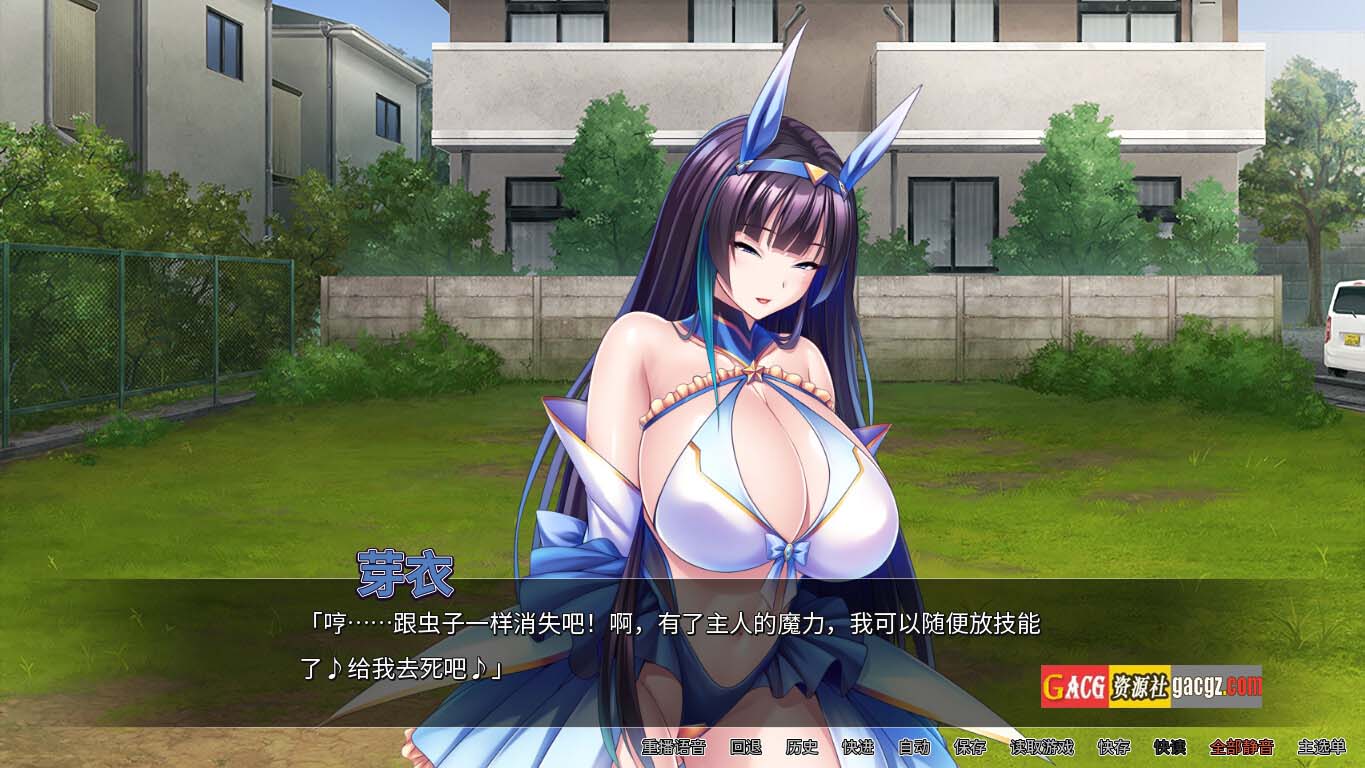Open the 主选单 main menu

[1322, 747]
